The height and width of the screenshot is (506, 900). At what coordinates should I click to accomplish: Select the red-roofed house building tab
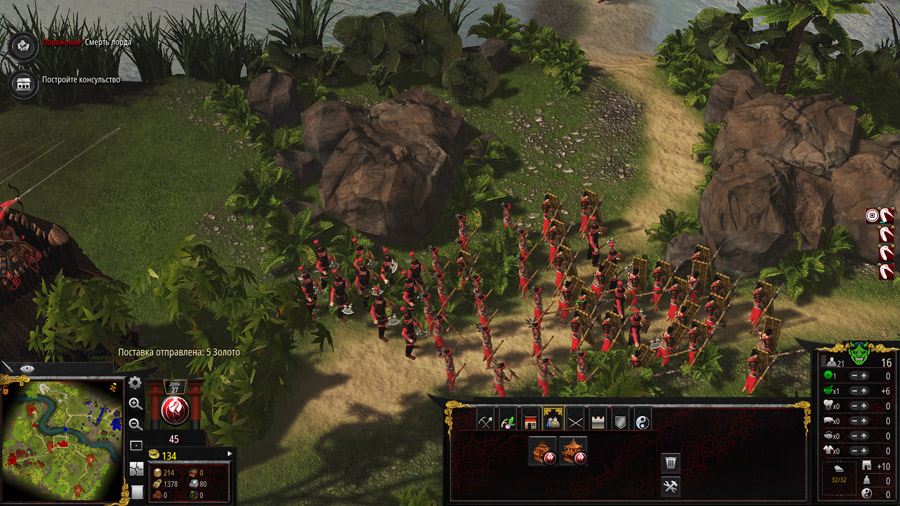pyautogui.click(x=530, y=420)
